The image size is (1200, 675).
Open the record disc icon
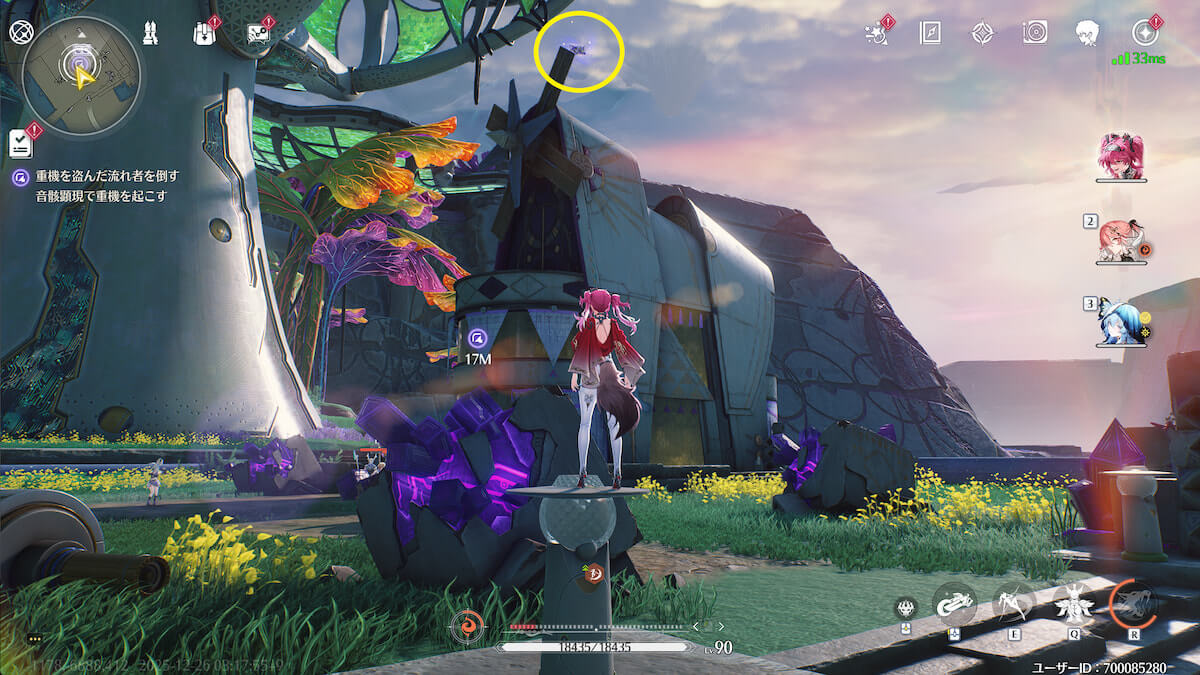pyautogui.click(x=1035, y=33)
